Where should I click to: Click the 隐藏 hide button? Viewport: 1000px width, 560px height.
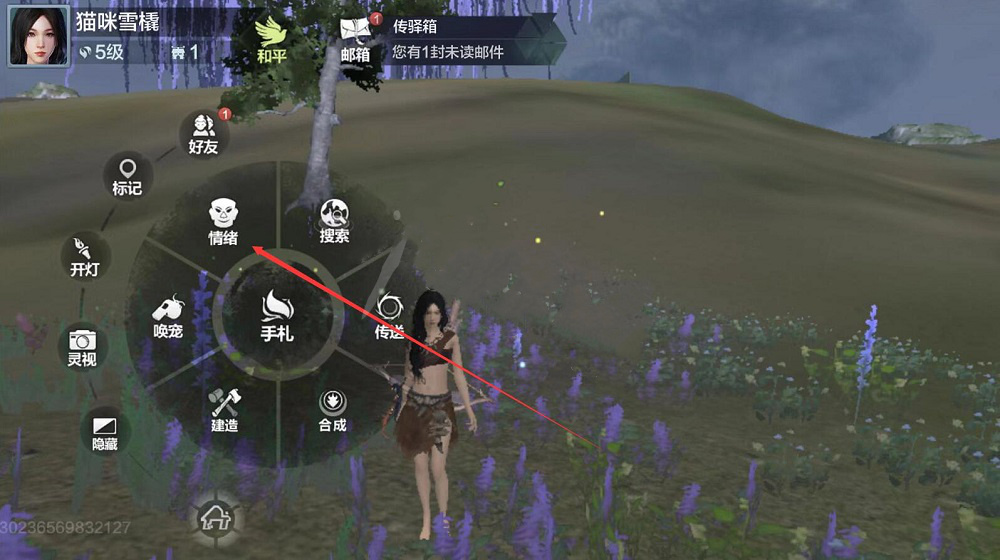coord(104,430)
